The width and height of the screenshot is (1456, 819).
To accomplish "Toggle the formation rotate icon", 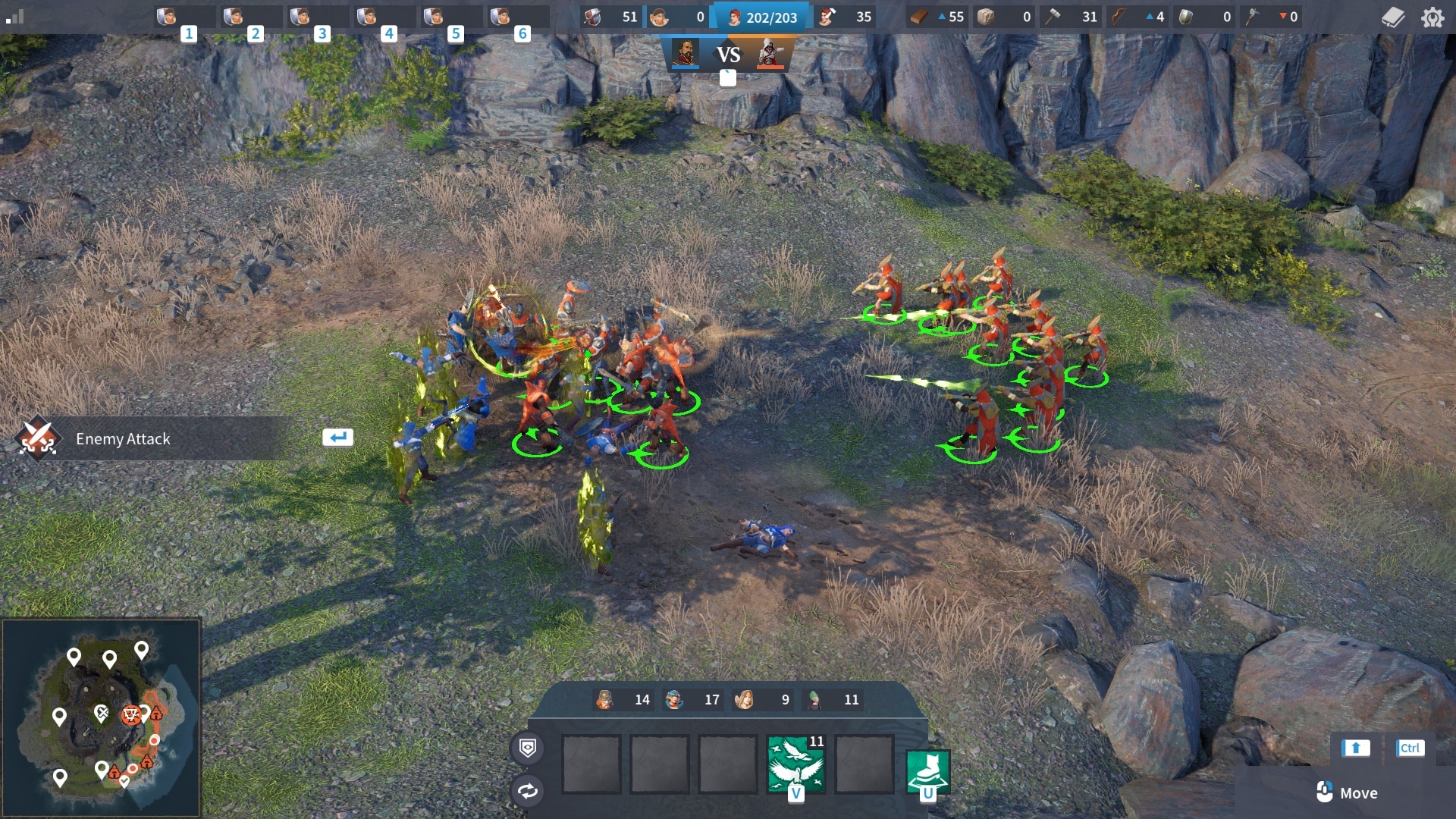I will pos(527,791).
